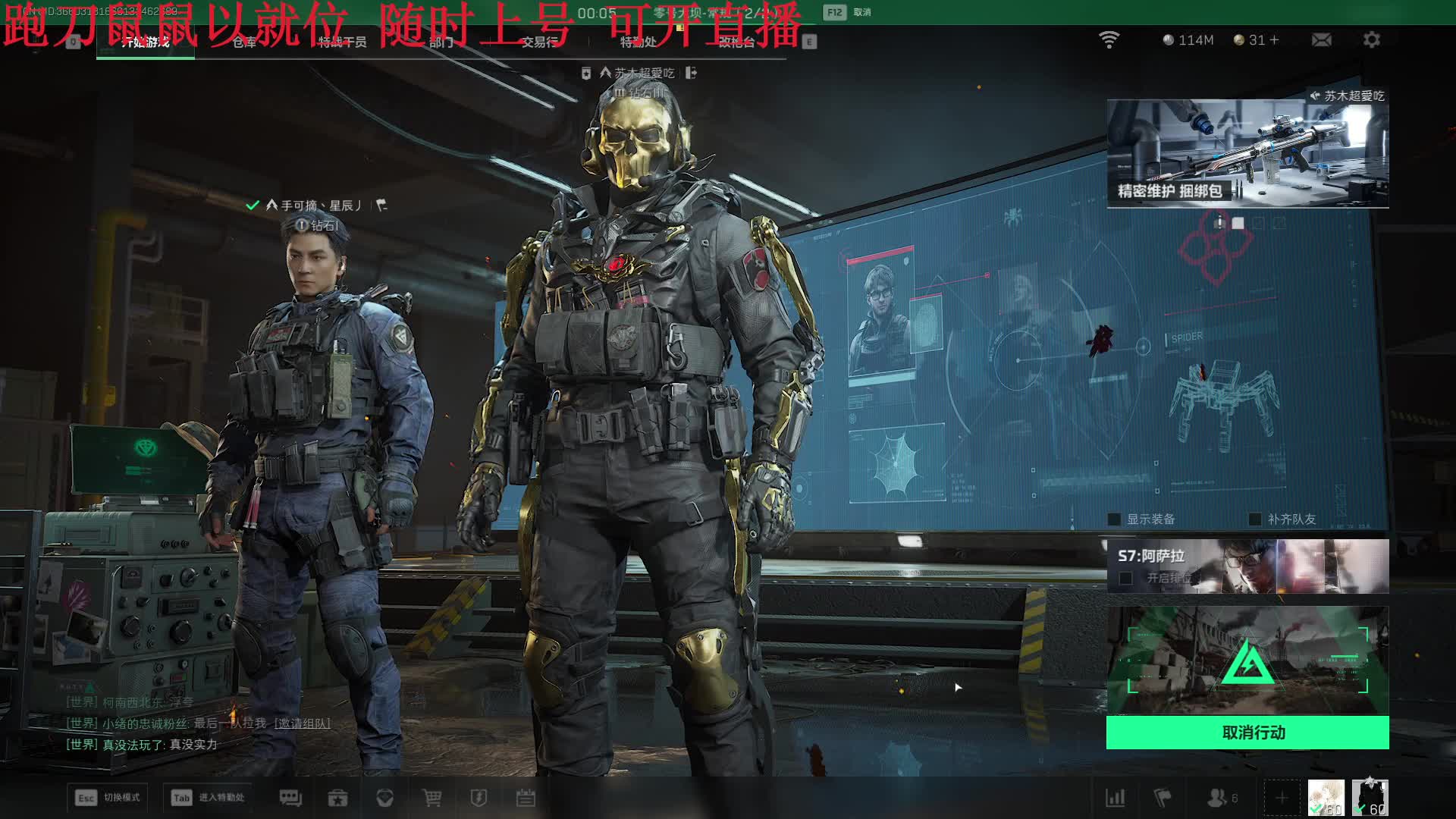Toggle the 显示装备 checkbox
The image size is (1456, 819).
coord(1115,519)
